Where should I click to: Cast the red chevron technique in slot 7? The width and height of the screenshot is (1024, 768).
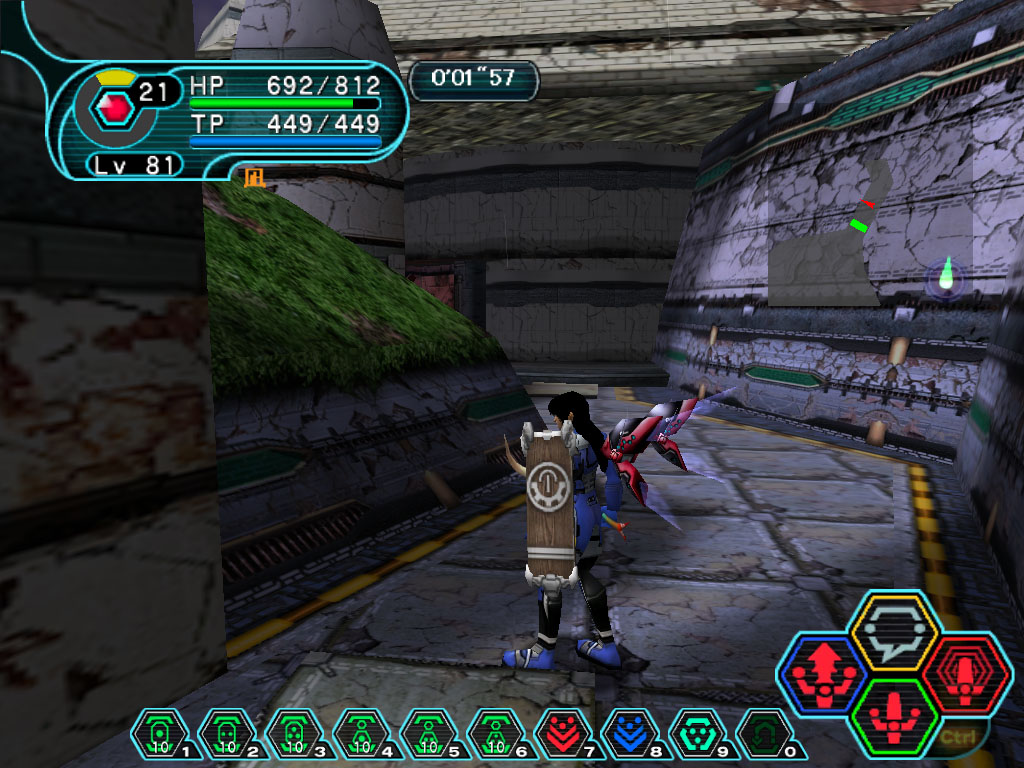560,734
